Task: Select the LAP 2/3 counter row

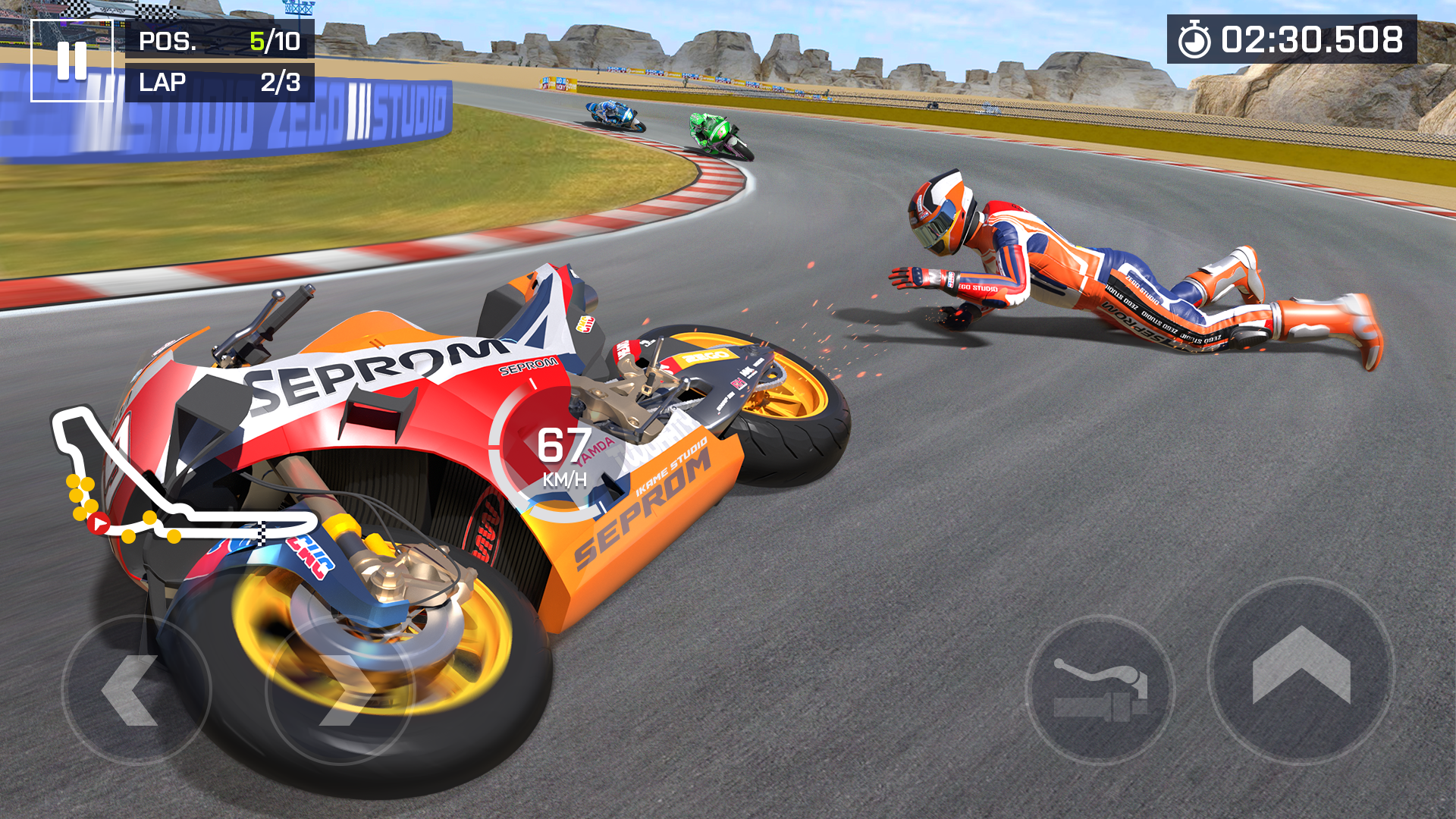Action: click(220, 83)
